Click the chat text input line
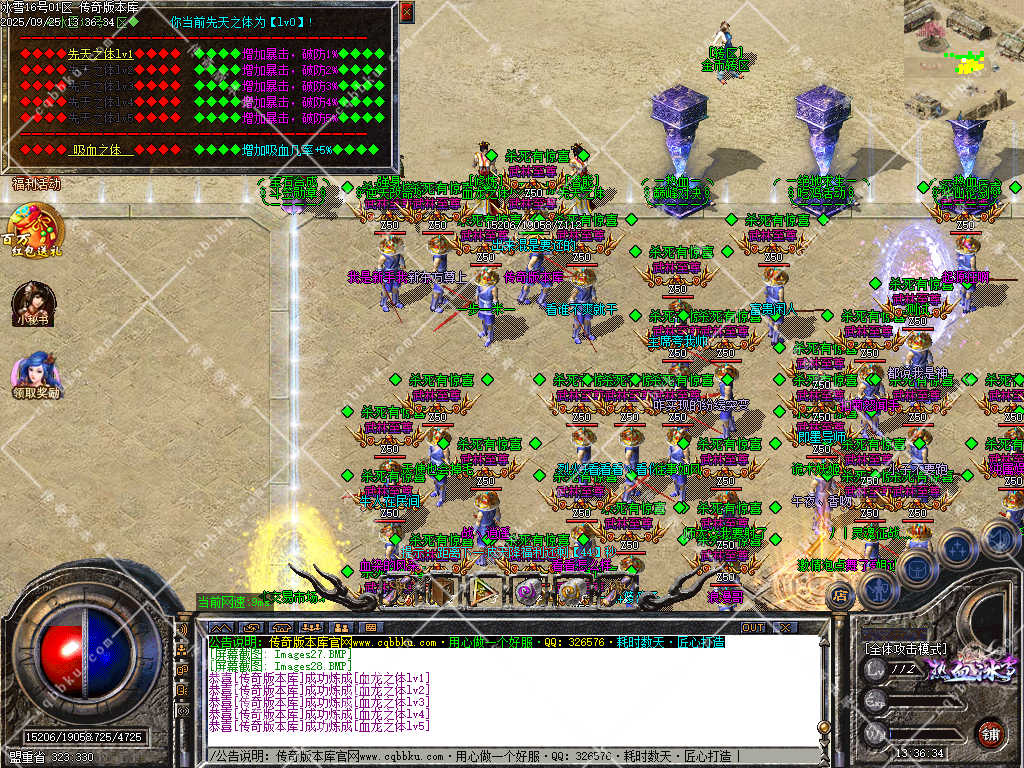 tap(510, 756)
